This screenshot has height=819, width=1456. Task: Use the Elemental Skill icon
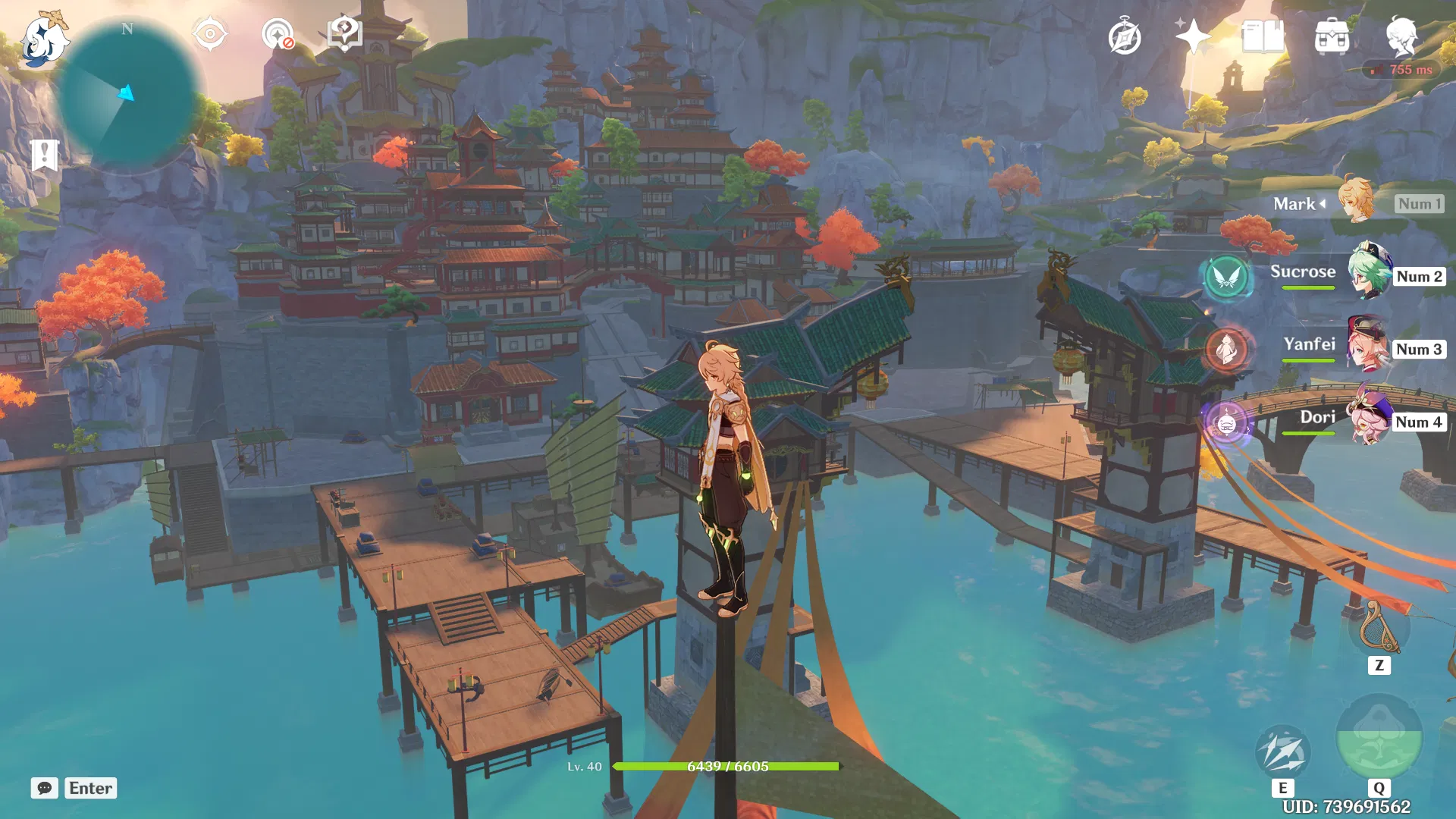click(1282, 751)
